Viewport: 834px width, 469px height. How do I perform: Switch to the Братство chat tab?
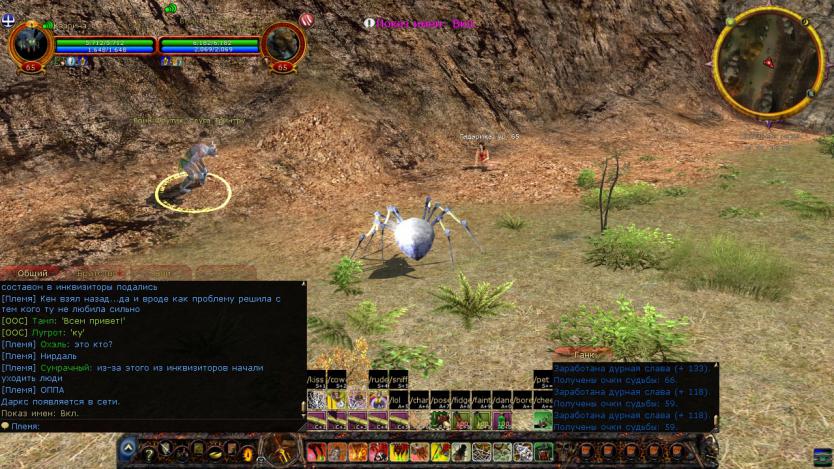95,273
